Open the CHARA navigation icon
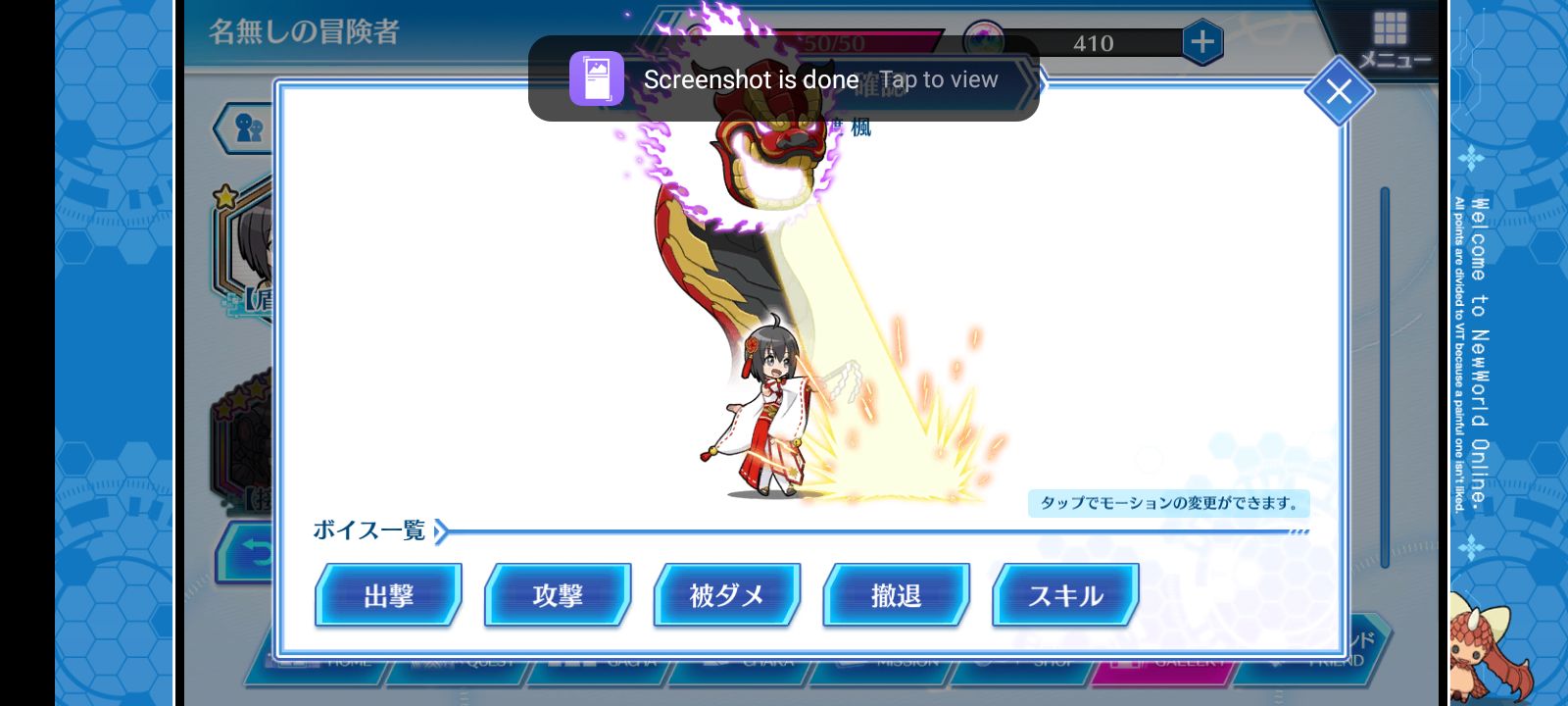Viewport: 1568px width, 706px height. [769, 664]
